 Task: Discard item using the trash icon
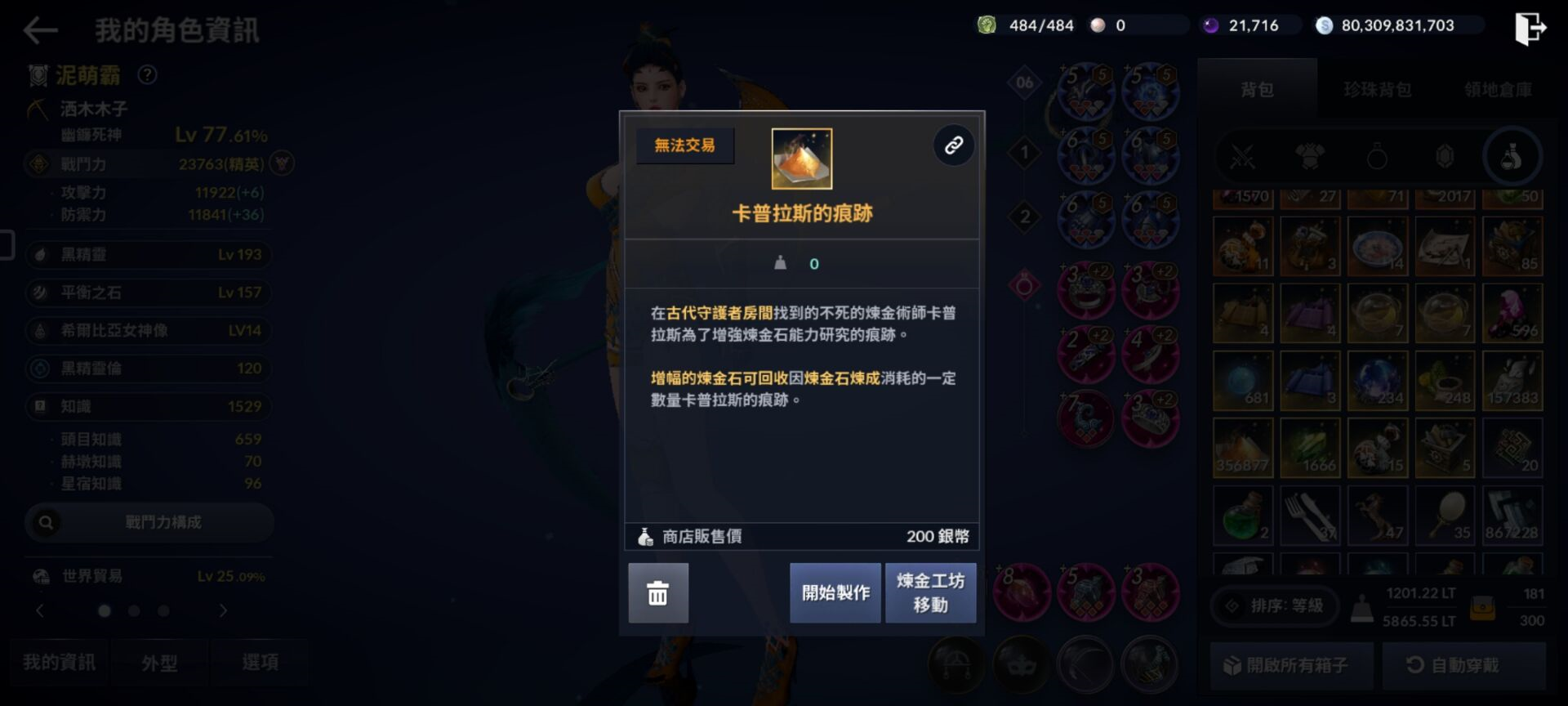pyautogui.click(x=658, y=592)
